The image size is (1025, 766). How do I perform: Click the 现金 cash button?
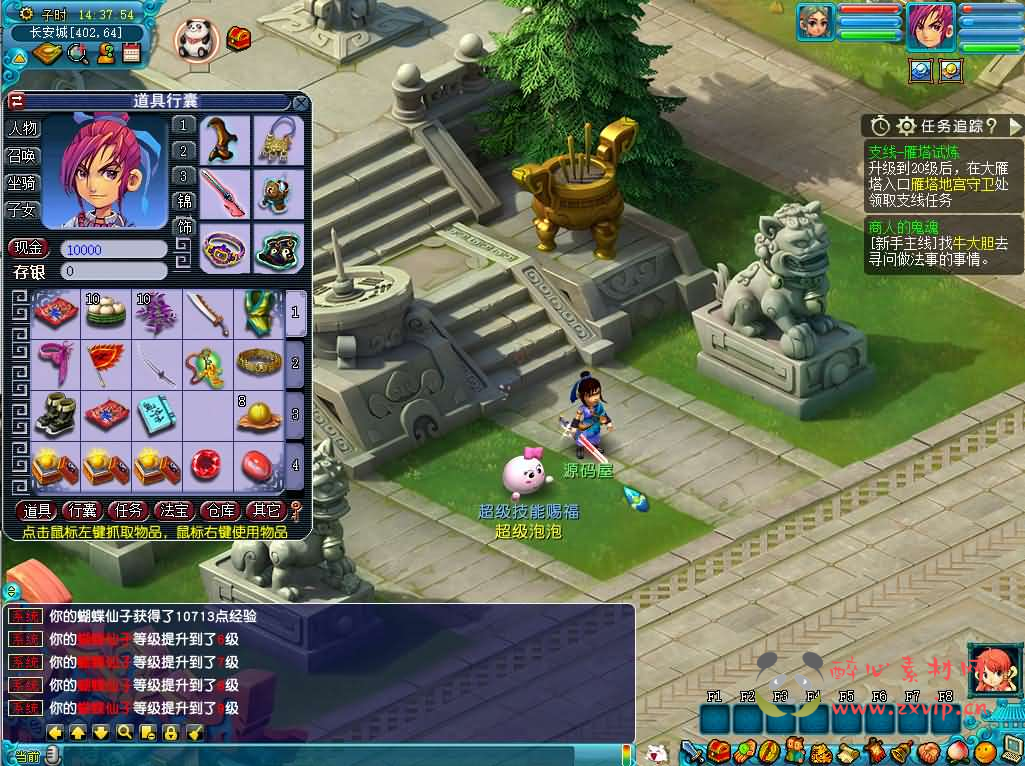[28, 249]
